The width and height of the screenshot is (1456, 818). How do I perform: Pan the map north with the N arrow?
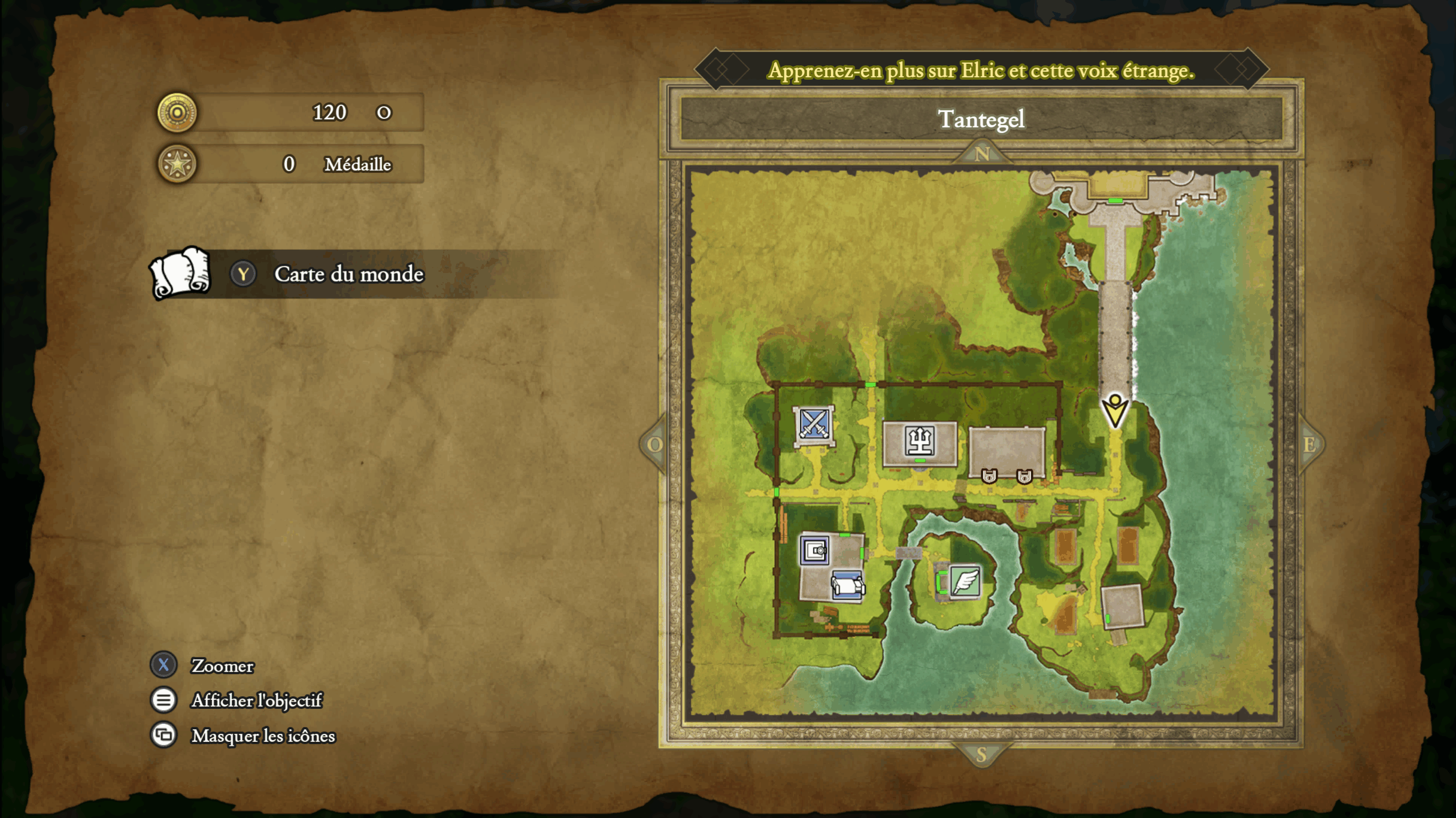[x=982, y=154]
